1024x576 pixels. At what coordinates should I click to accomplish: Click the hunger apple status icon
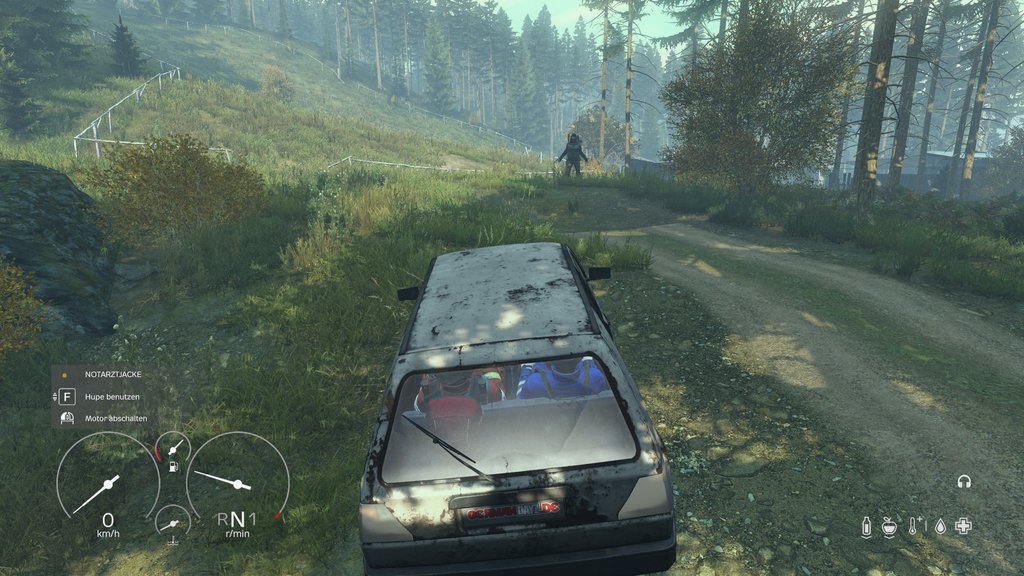click(889, 527)
